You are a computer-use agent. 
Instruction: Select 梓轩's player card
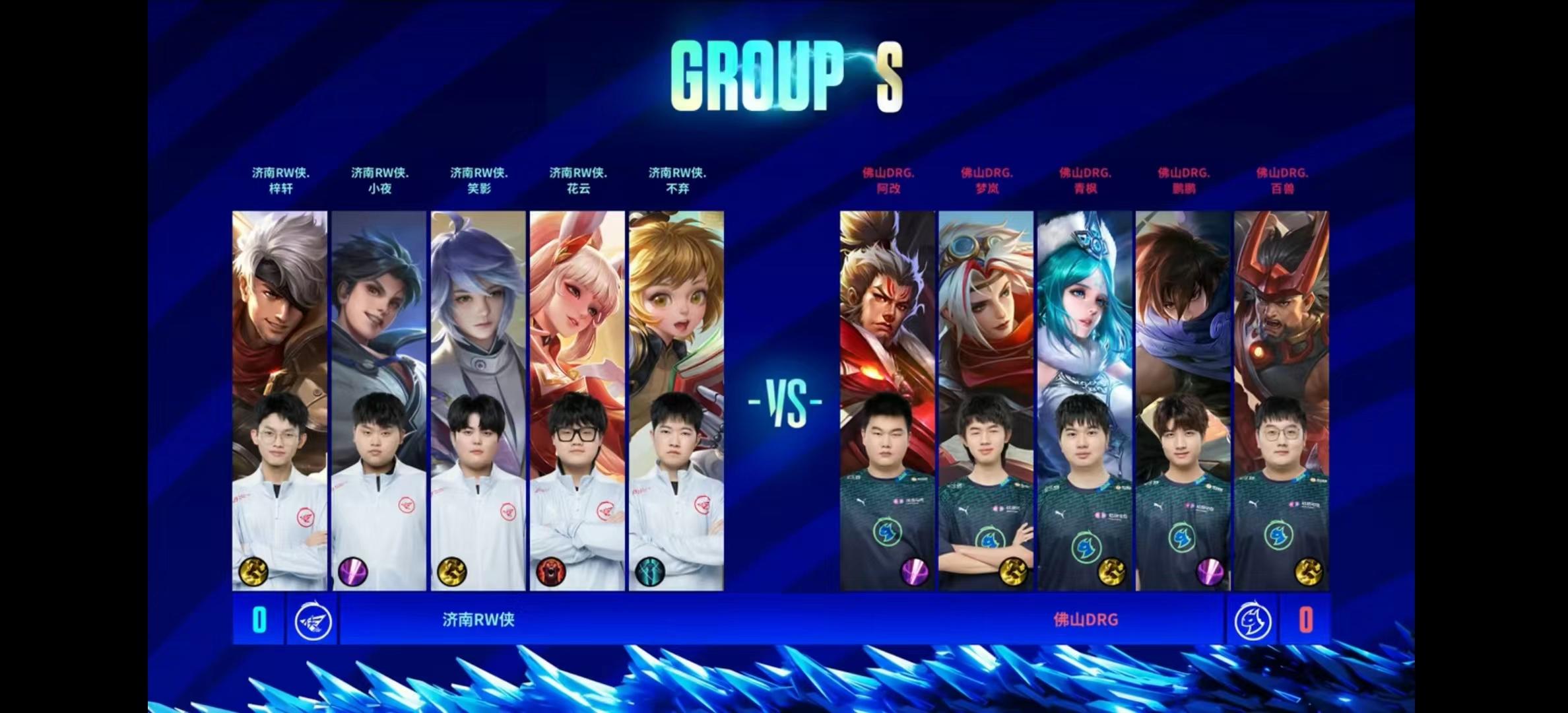[280, 399]
